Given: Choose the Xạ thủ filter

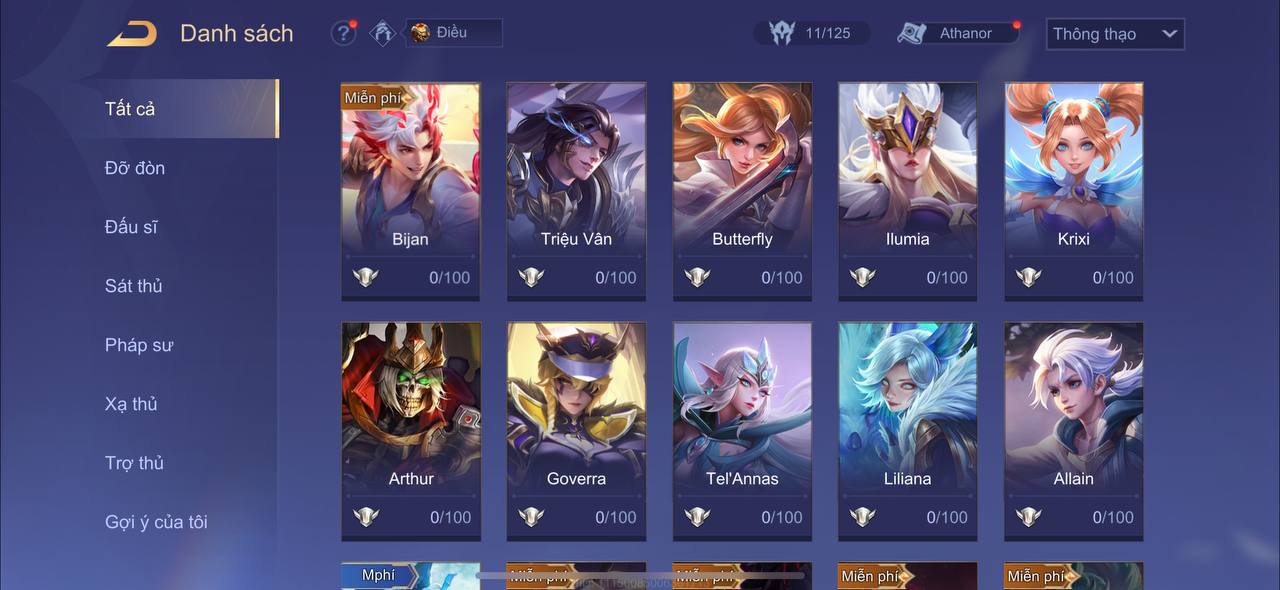Looking at the screenshot, I should (x=131, y=404).
